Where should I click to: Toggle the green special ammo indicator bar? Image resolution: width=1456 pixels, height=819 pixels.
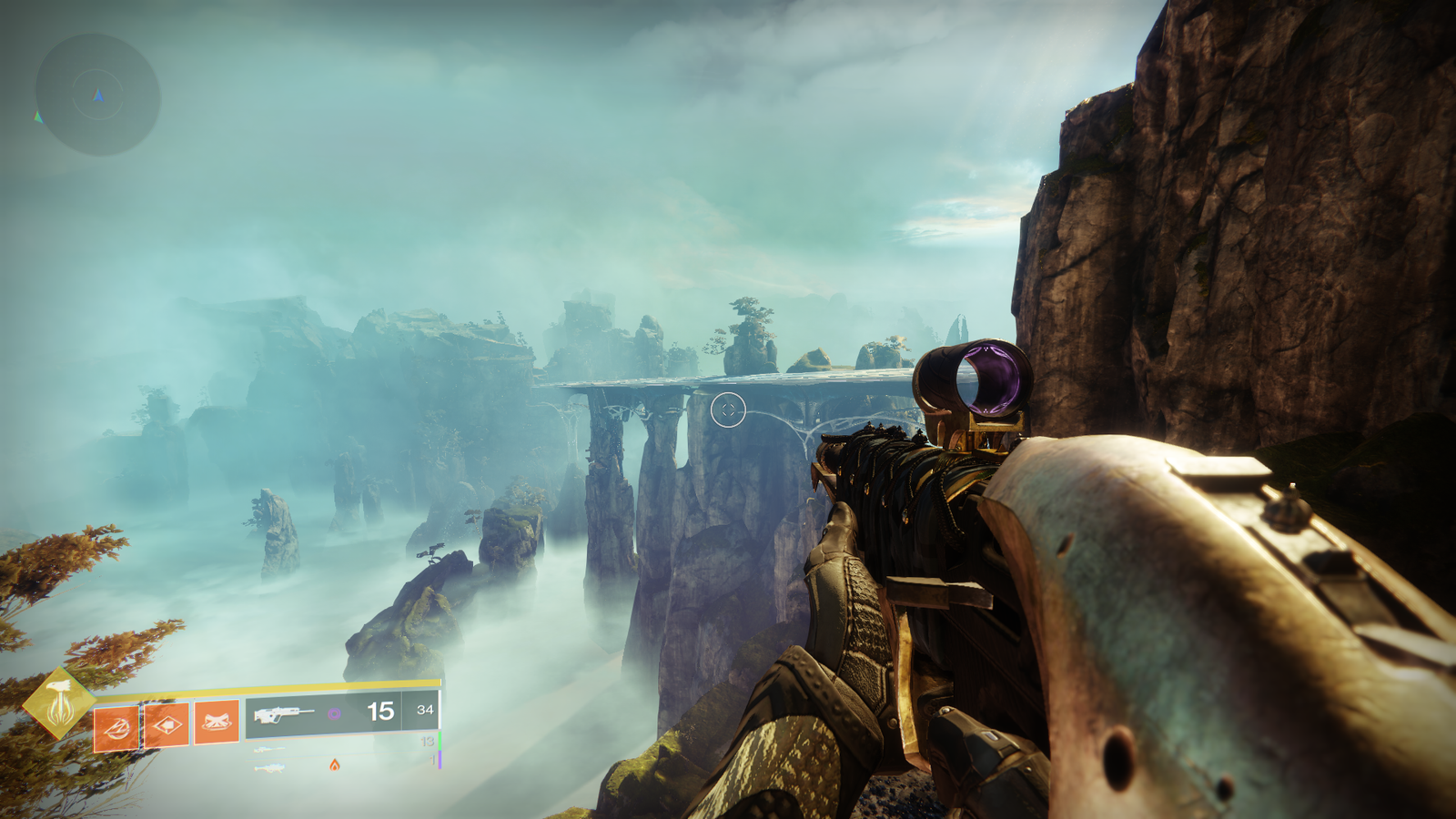click(440, 740)
